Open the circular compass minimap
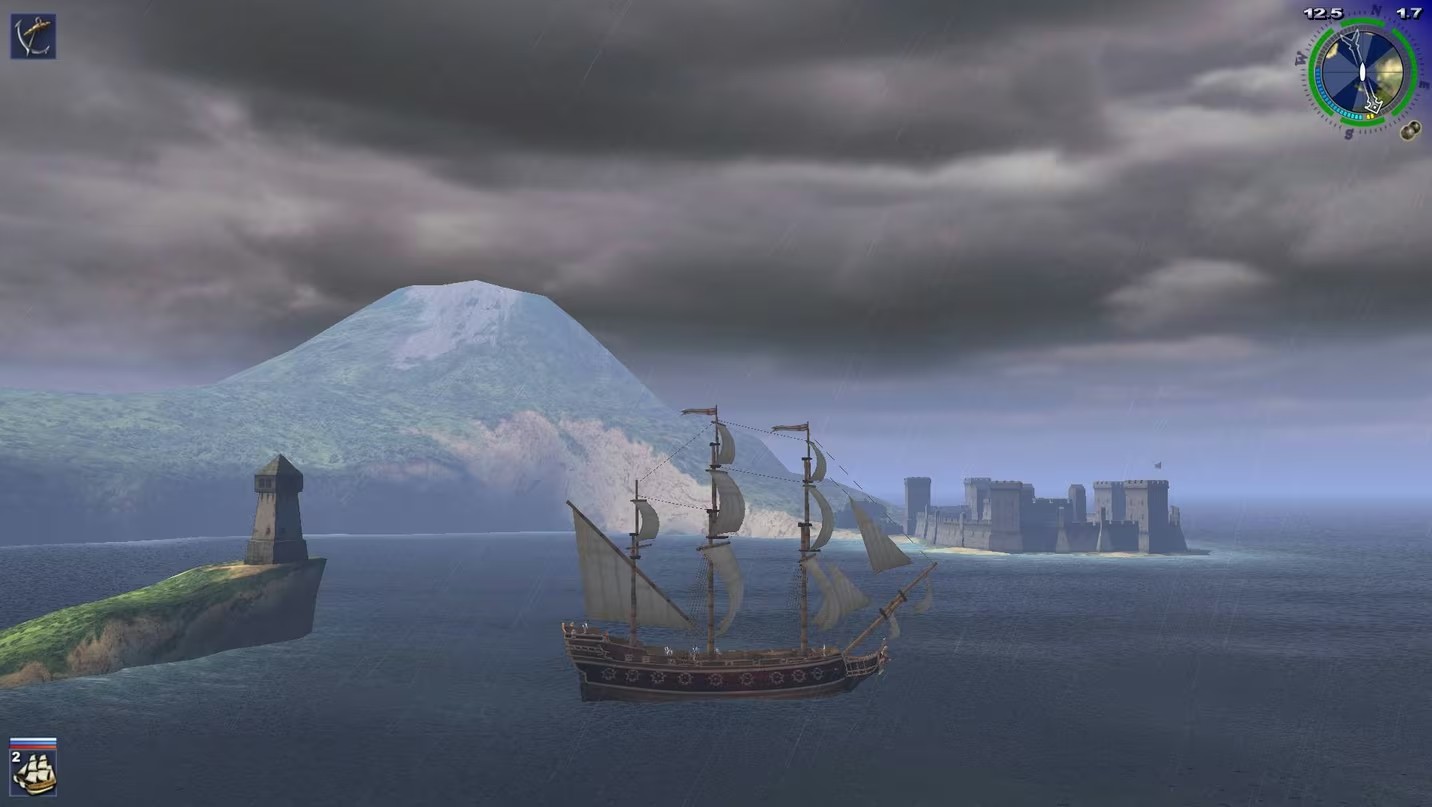The height and width of the screenshot is (807, 1432). tap(1361, 72)
